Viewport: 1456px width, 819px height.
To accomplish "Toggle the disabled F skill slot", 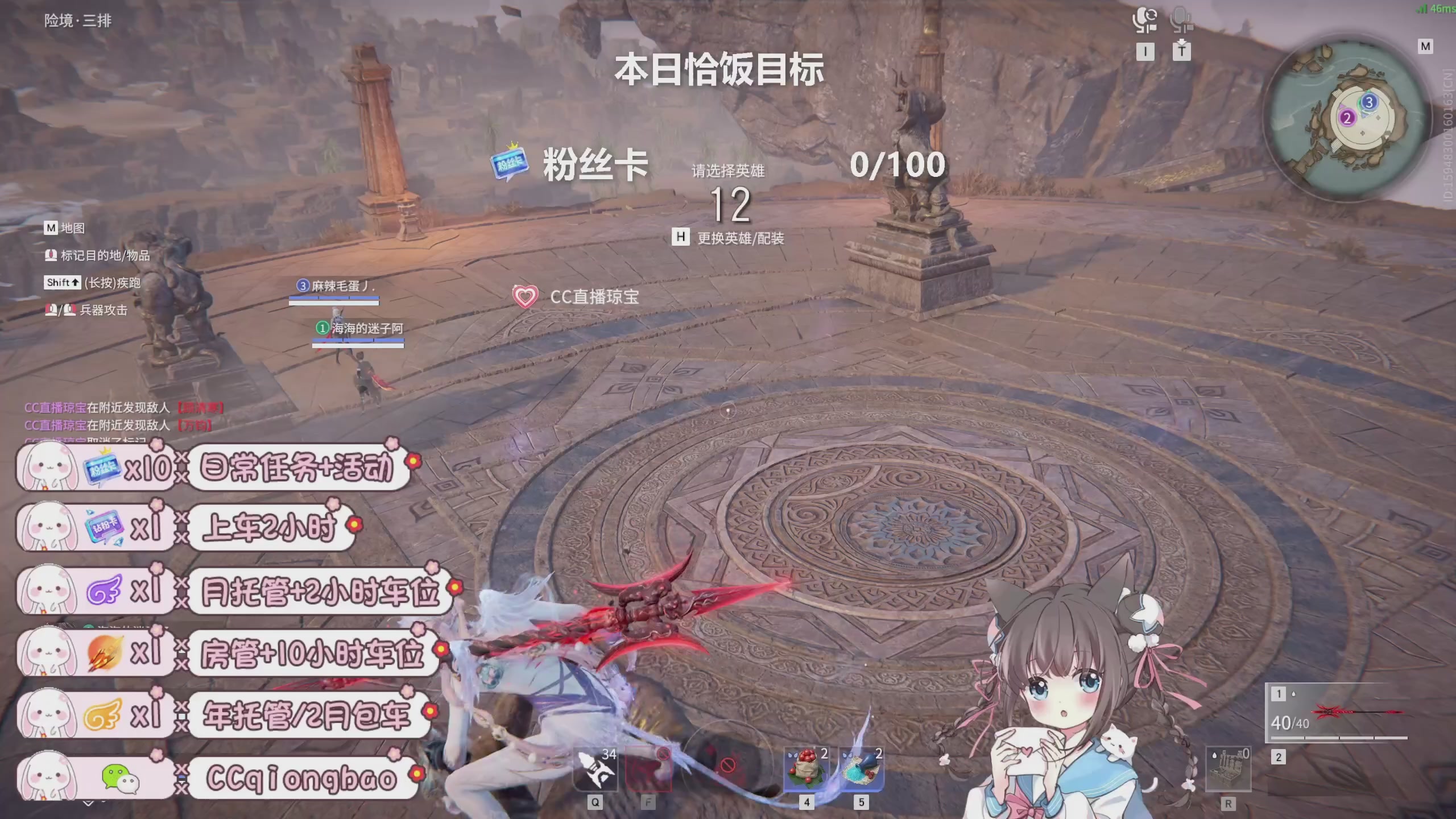I will [648, 769].
